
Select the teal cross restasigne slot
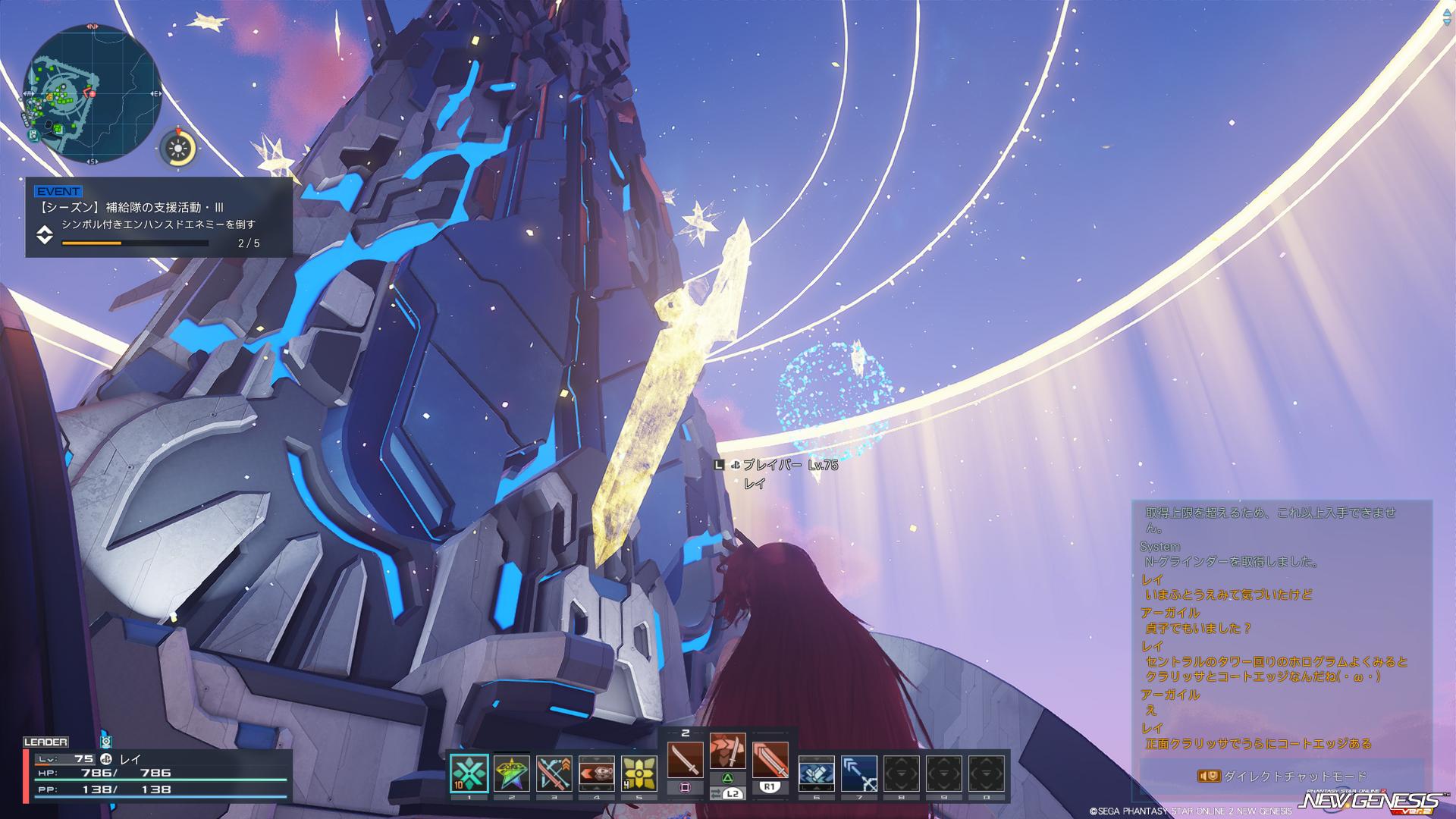(469, 773)
